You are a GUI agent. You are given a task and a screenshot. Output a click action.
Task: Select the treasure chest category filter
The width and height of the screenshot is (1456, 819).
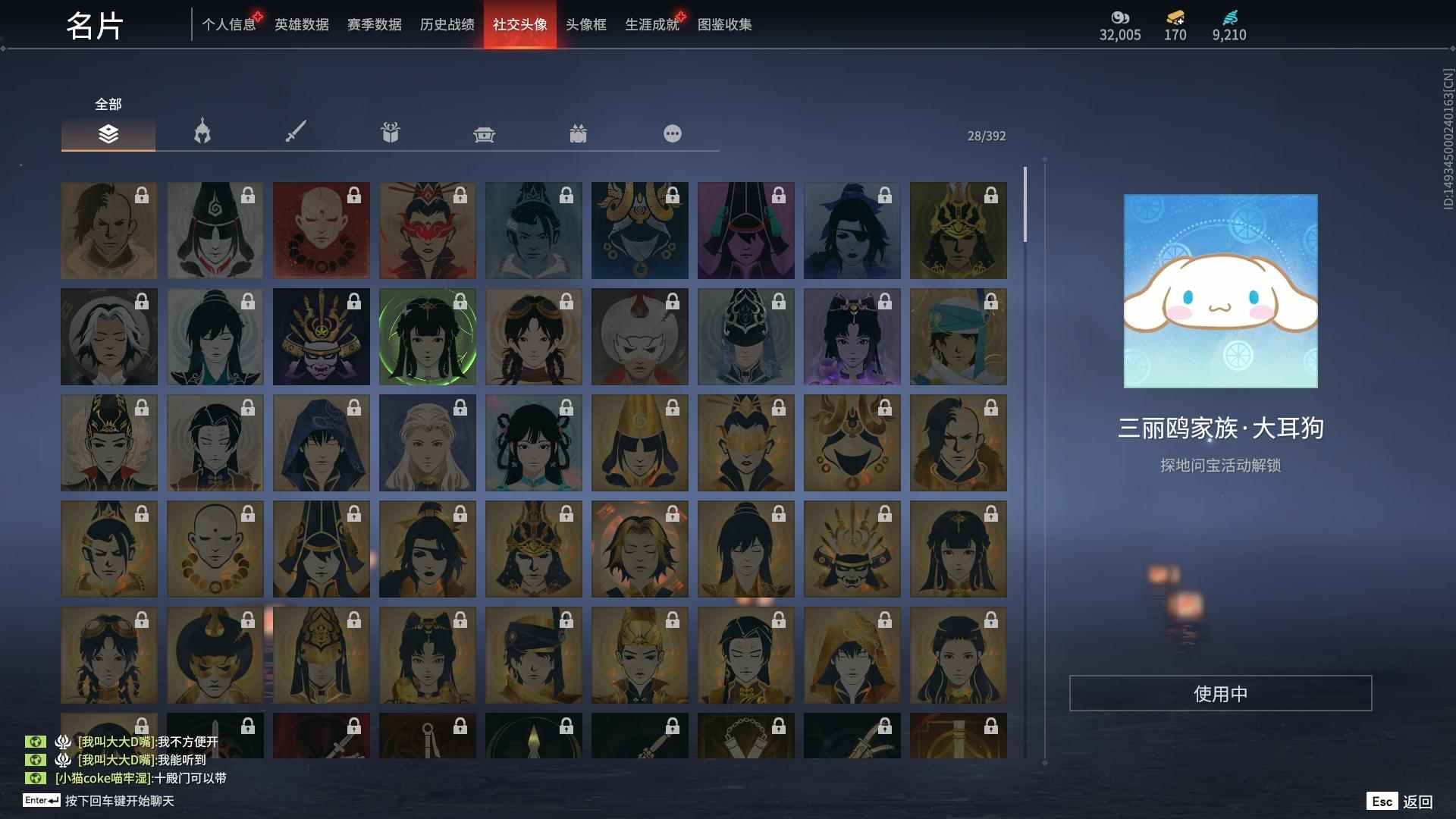pyautogui.click(x=484, y=133)
